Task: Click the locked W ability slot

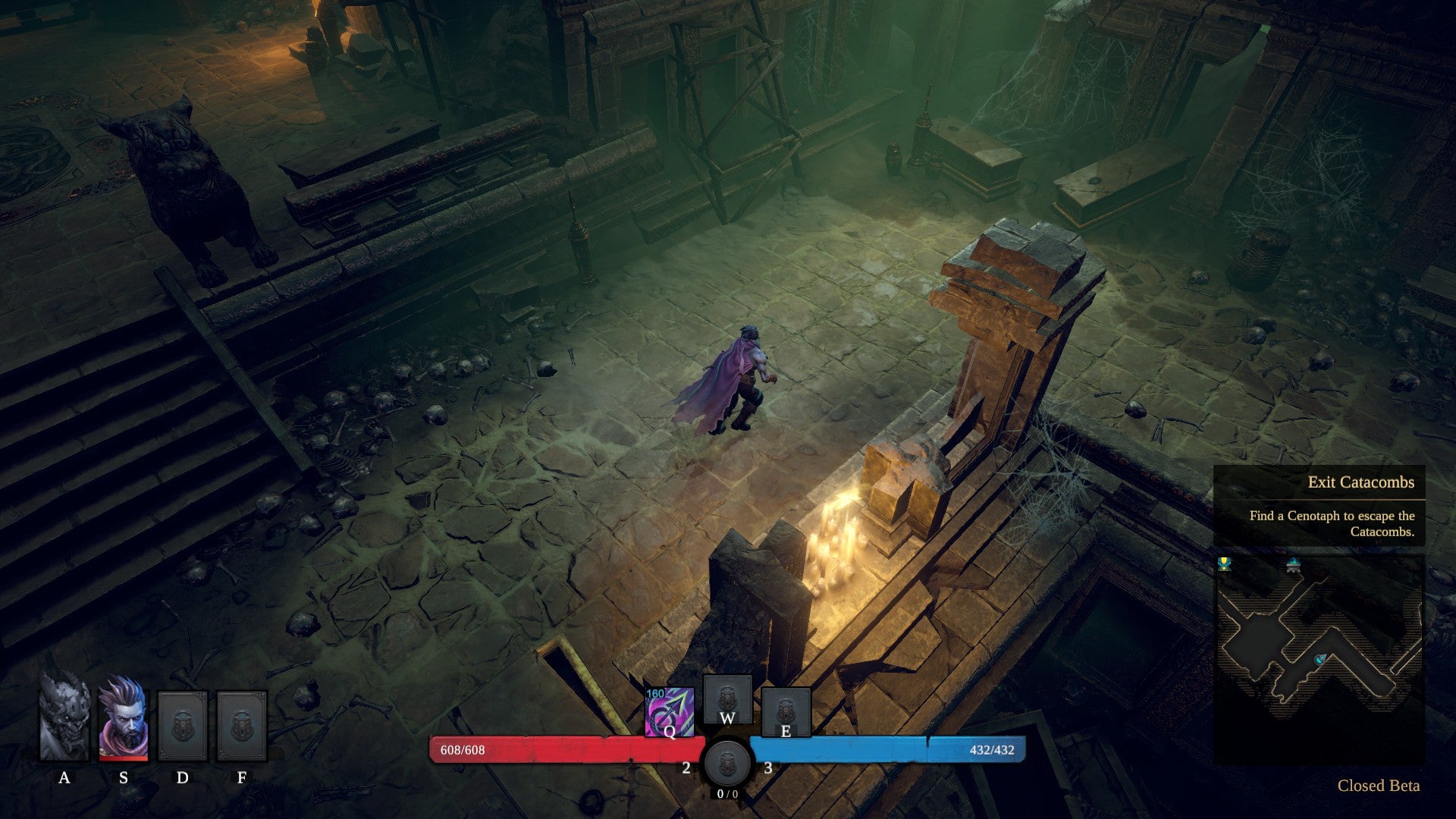Action: point(727,699)
